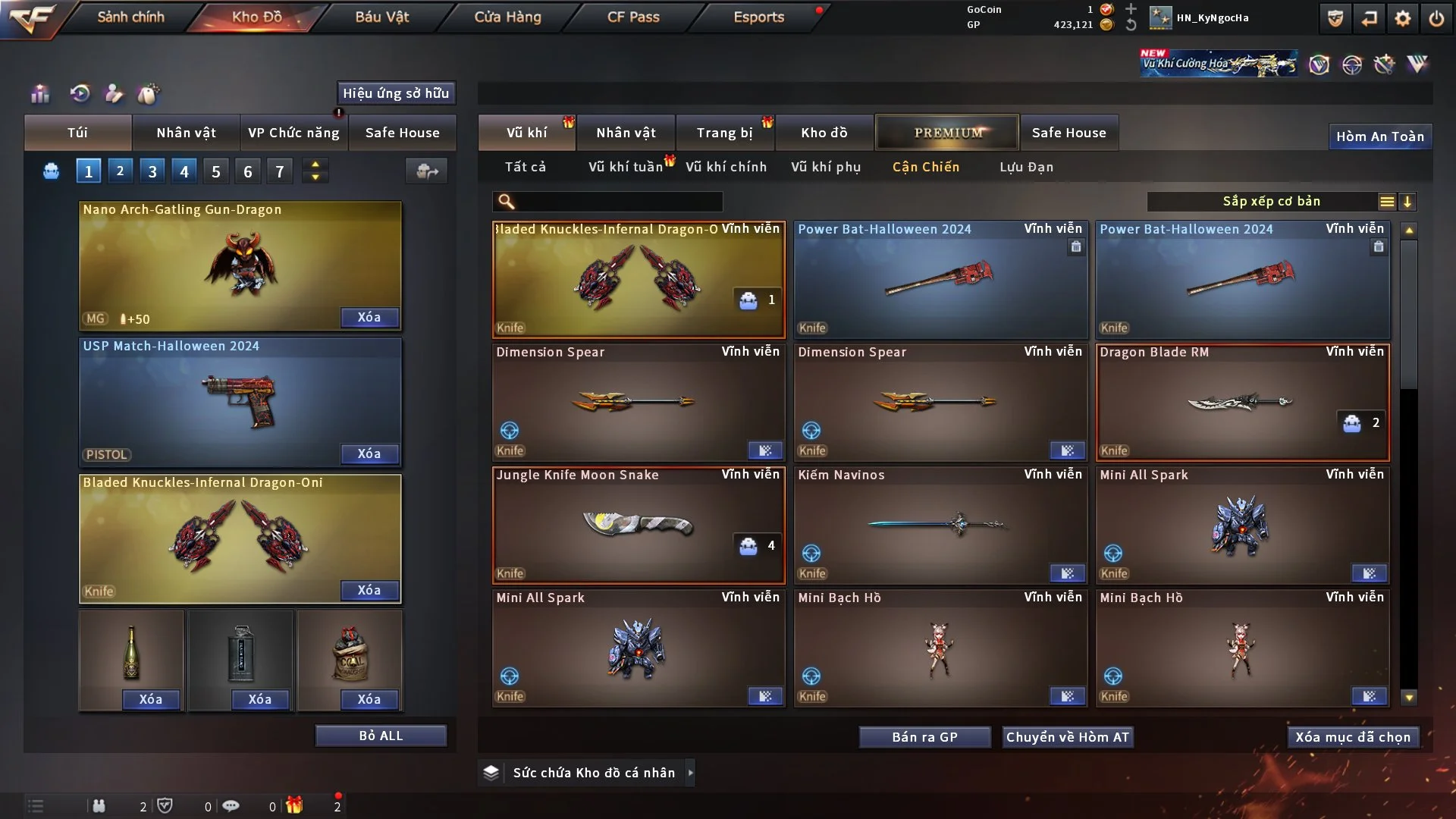Switch to Vũ khí chính filter
This screenshot has width=1456, height=819.
[726, 167]
